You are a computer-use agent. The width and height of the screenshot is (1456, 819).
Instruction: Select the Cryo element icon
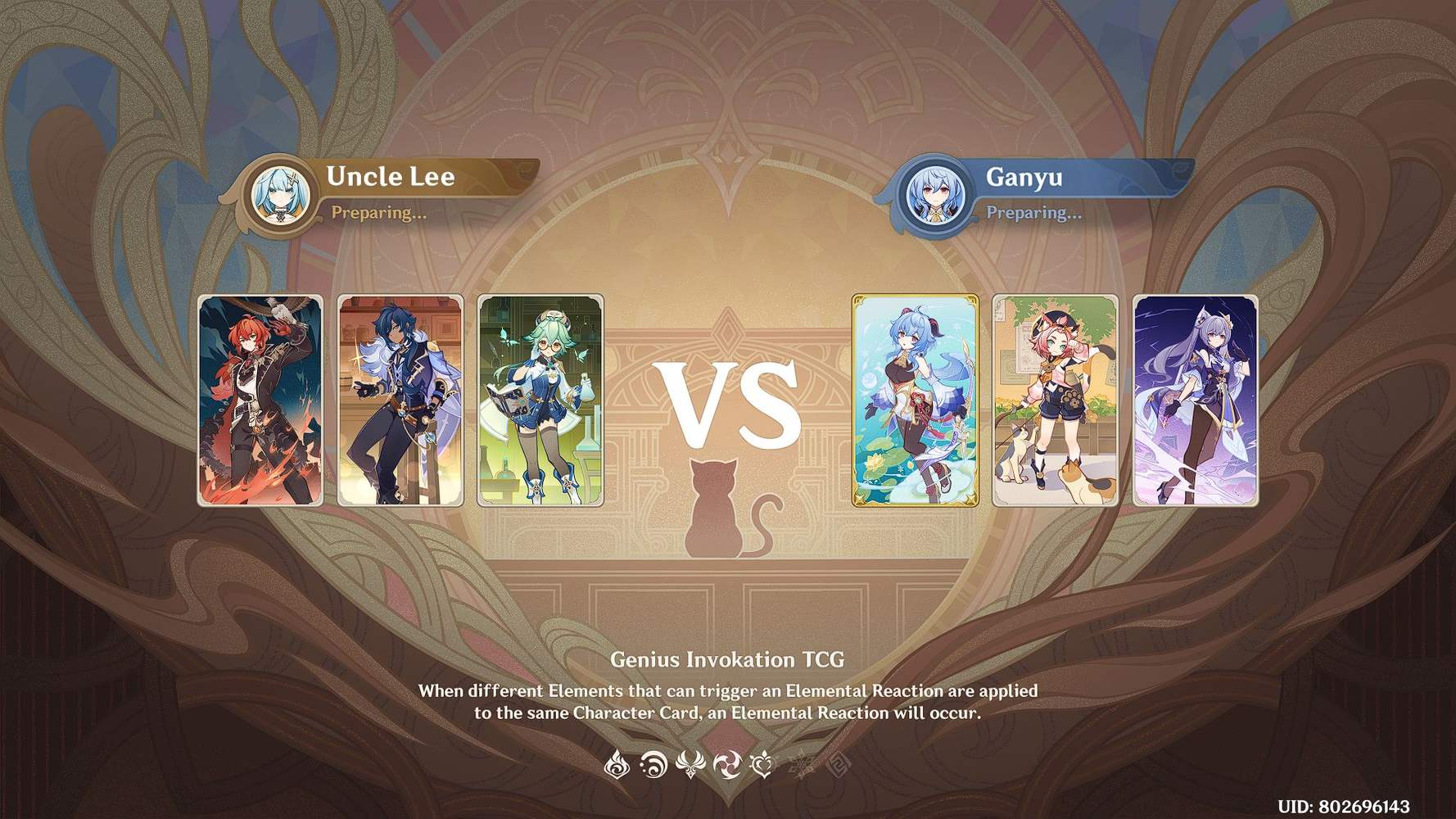tap(798, 763)
